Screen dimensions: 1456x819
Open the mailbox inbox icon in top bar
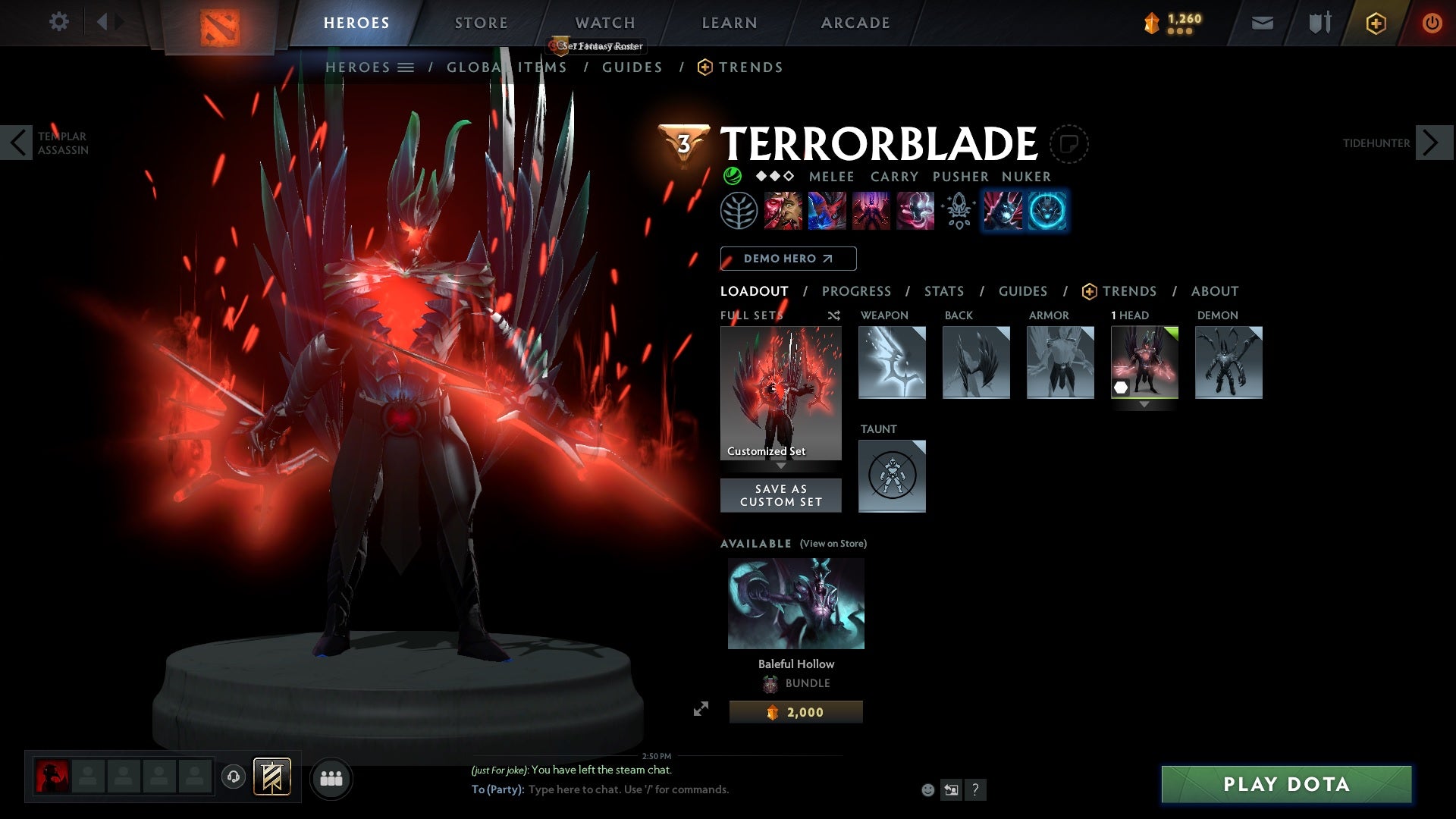(x=1263, y=22)
